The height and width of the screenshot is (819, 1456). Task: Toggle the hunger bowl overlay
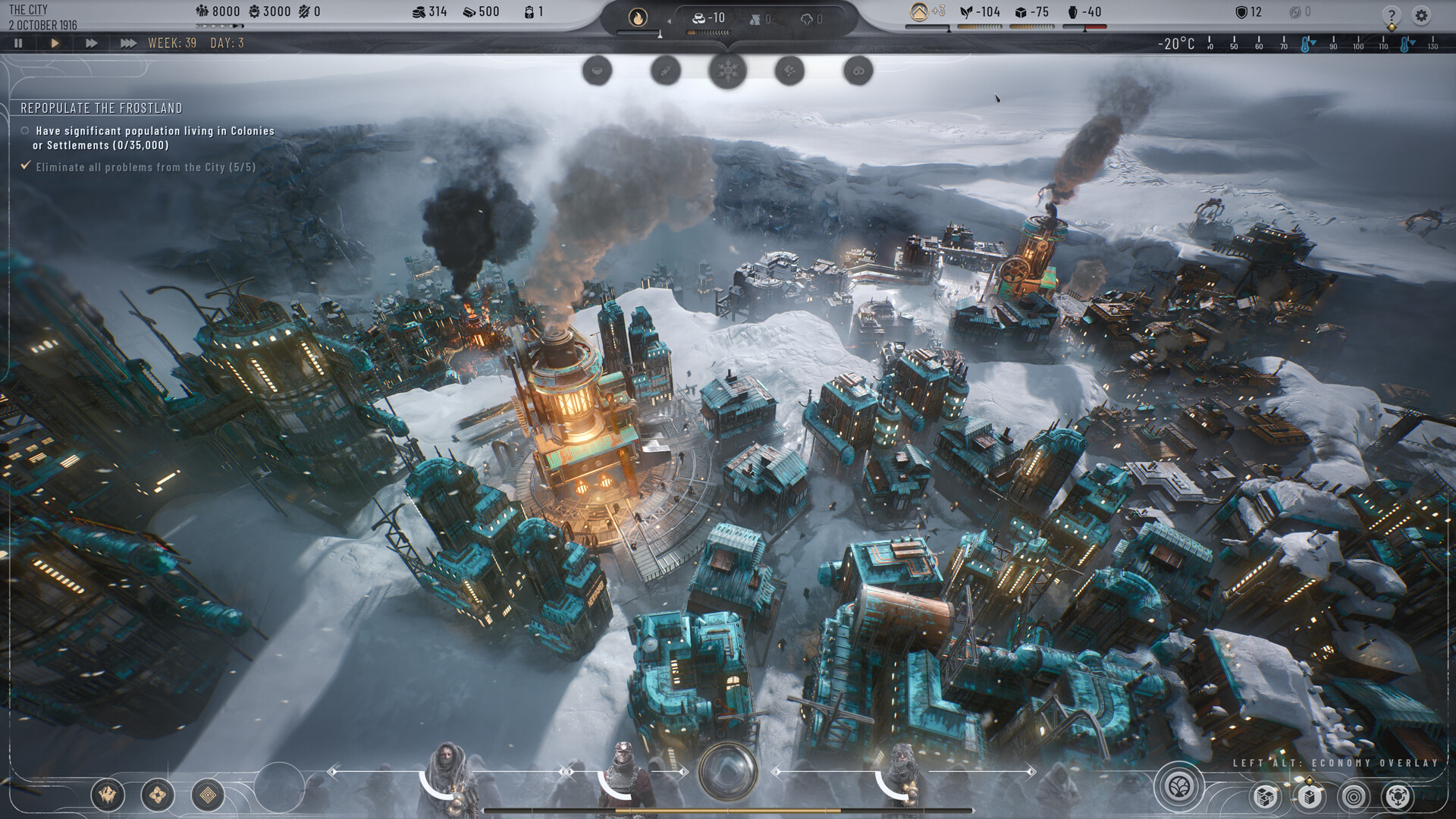coord(598,71)
